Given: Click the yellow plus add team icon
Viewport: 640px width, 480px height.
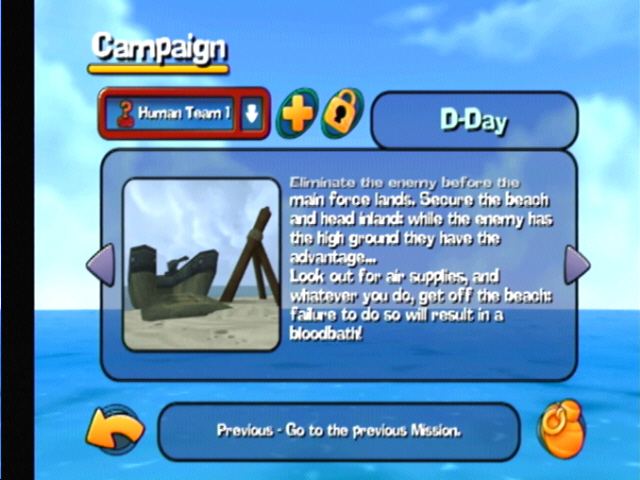Looking at the screenshot, I should [296, 113].
